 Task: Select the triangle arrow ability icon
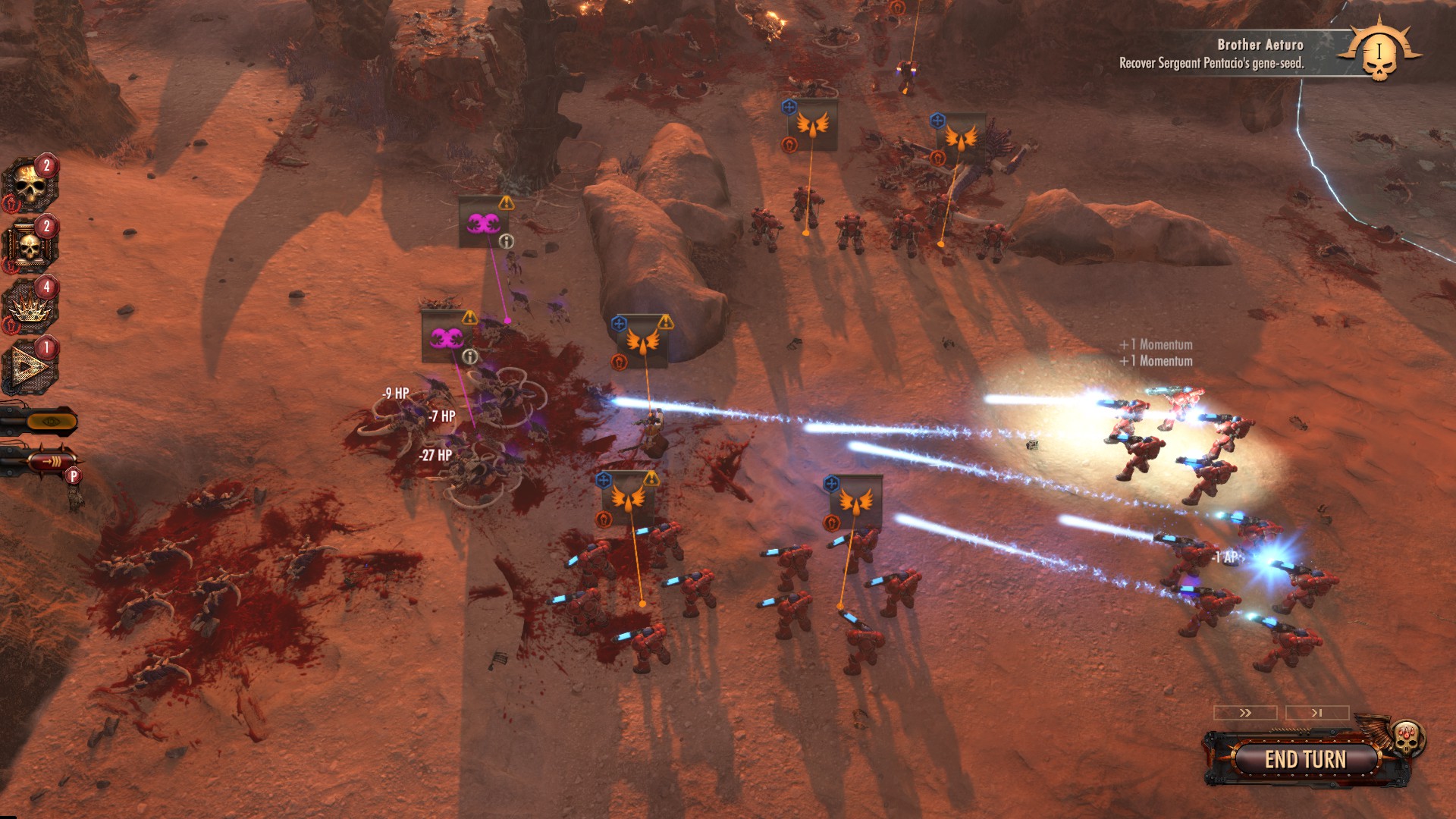pos(30,367)
